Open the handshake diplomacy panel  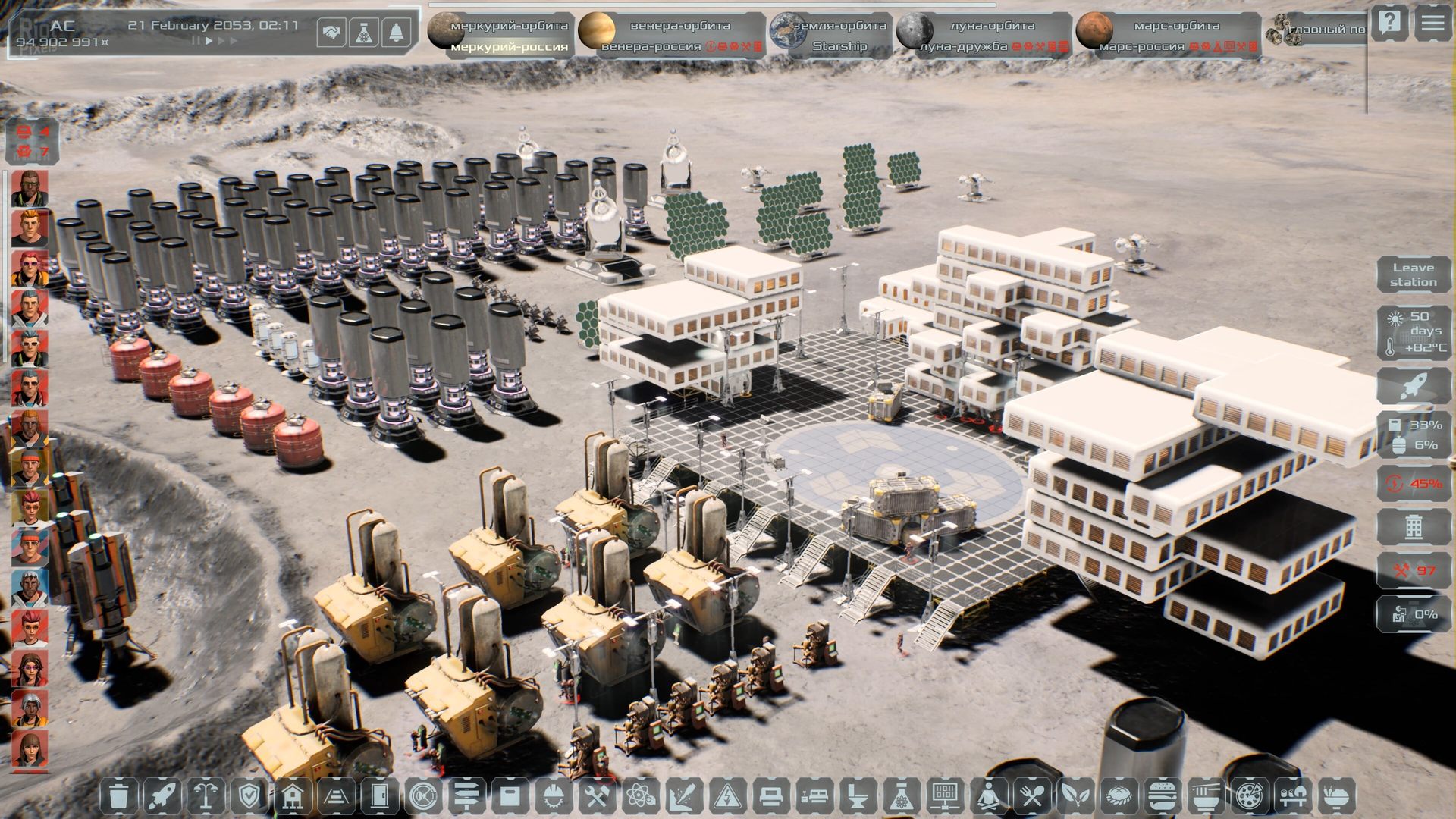331,33
